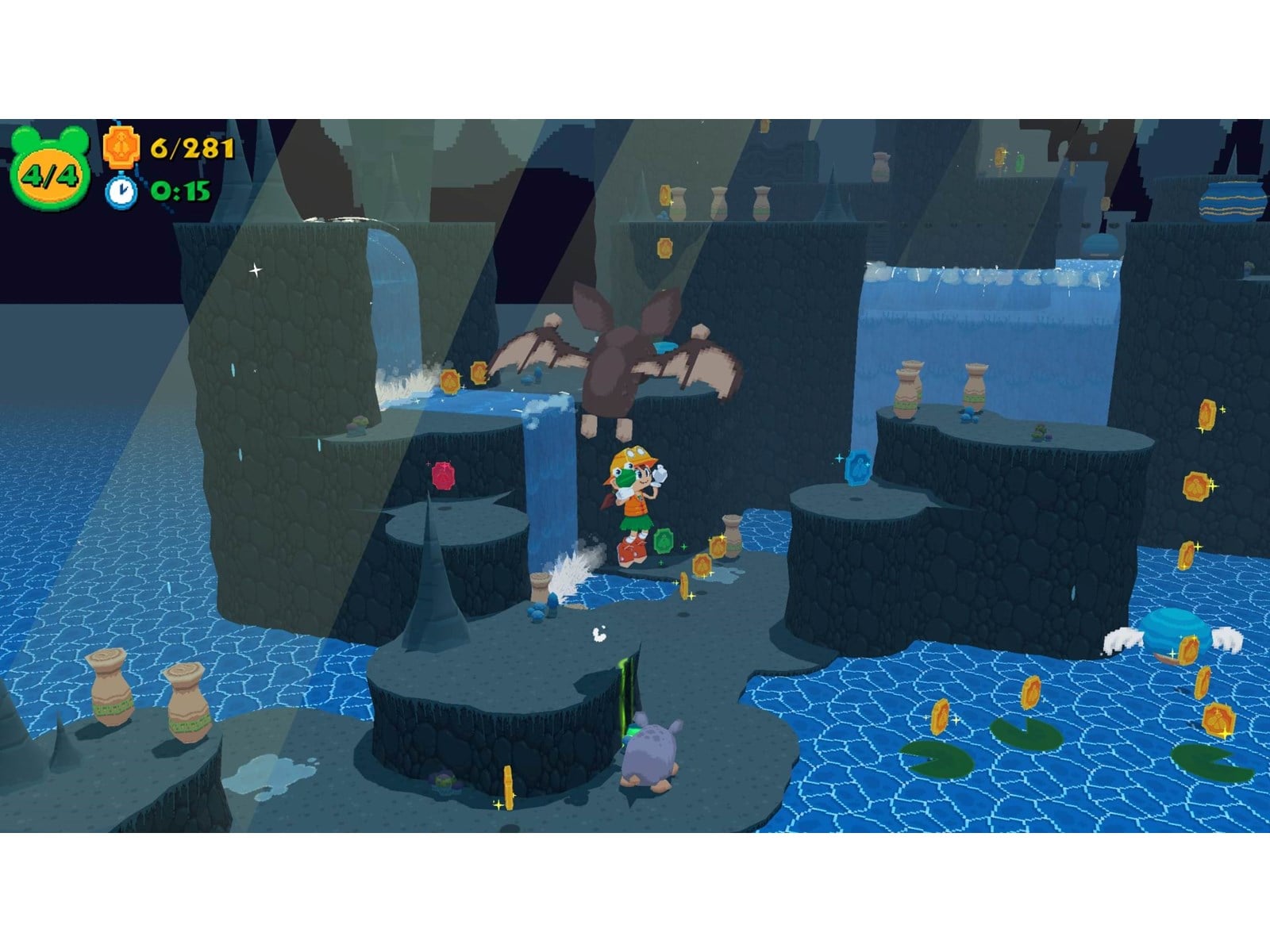Click the blue stopwatch timer icon
Screen dimensions: 1270x952
click(121, 190)
